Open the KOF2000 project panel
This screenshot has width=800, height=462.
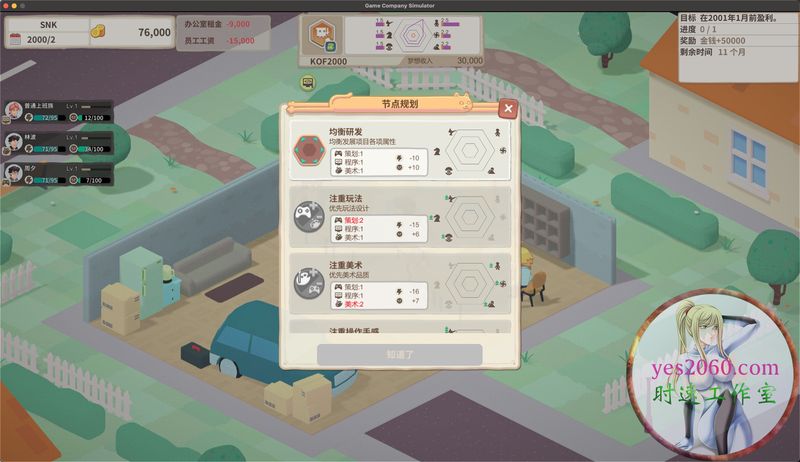click(320, 41)
